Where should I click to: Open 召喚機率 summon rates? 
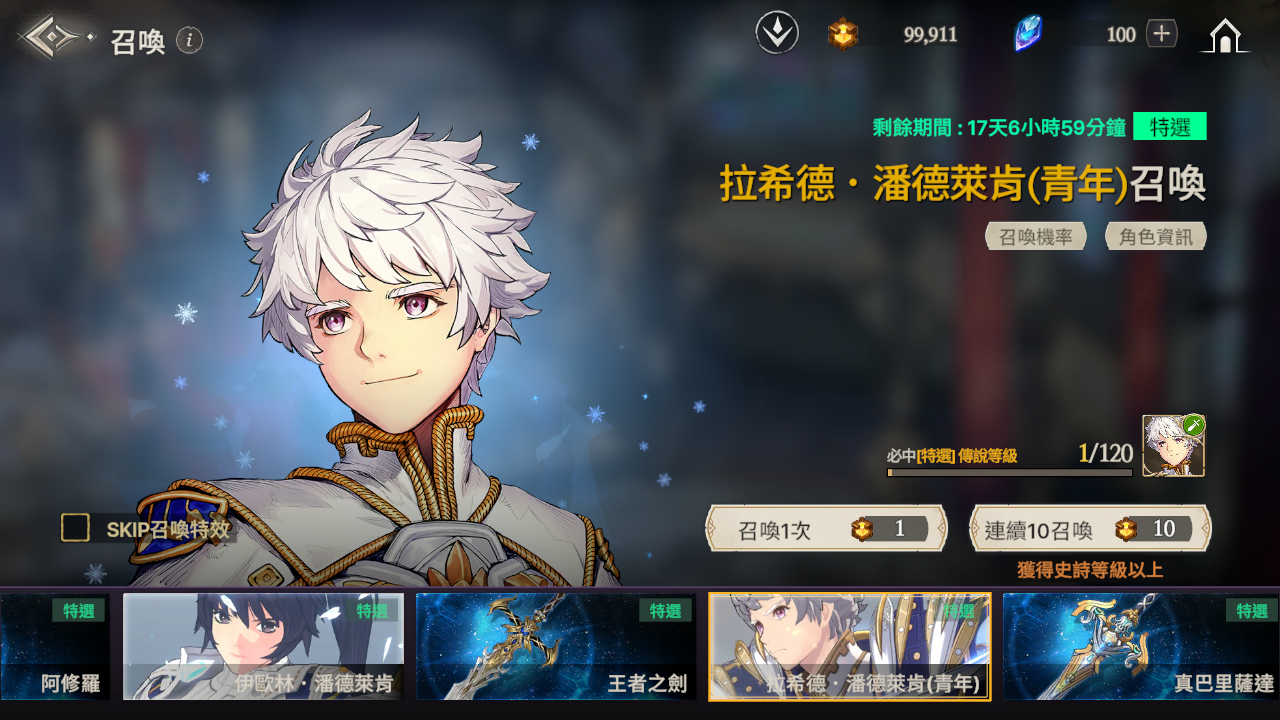click(1036, 237)
